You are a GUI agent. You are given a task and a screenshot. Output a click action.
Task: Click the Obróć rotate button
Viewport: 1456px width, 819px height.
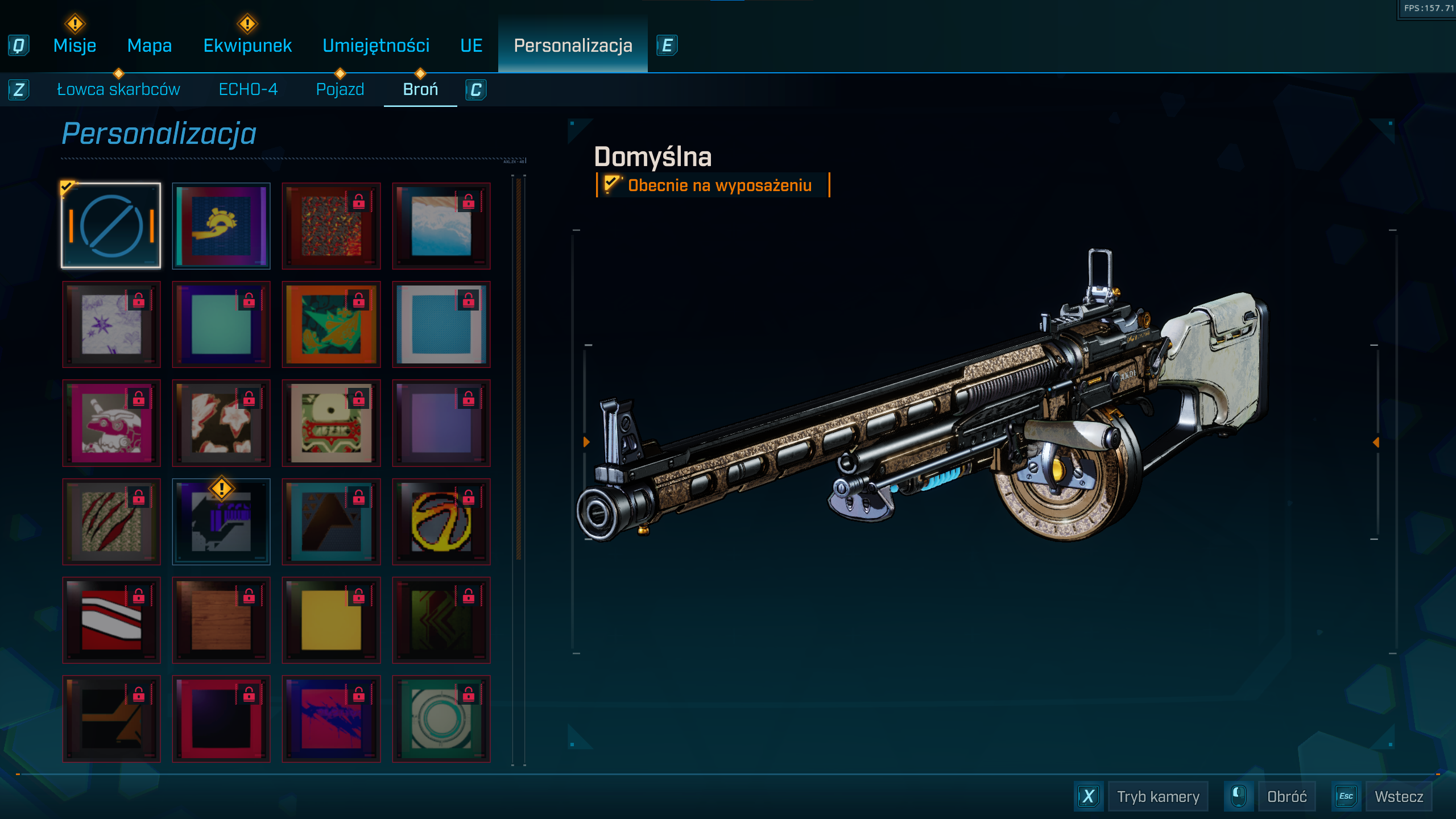[x=1287, y=796]
